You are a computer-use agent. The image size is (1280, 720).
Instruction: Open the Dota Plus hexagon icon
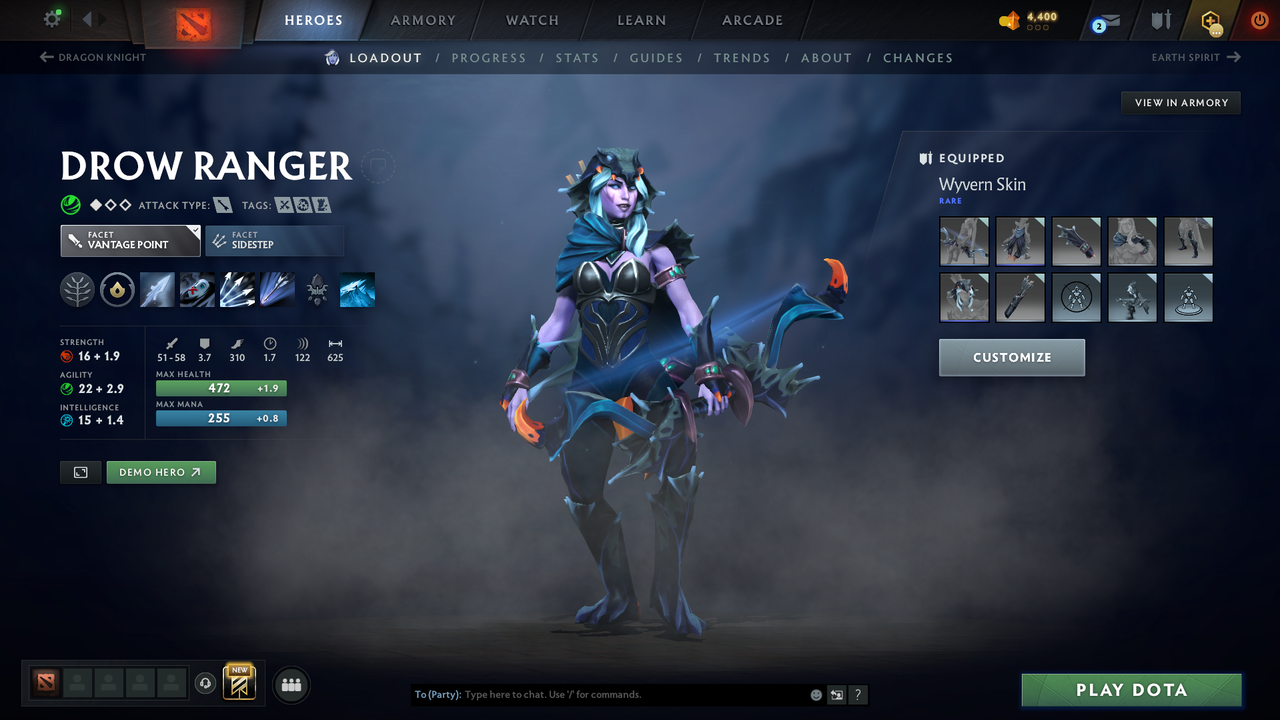(1209, 20)
